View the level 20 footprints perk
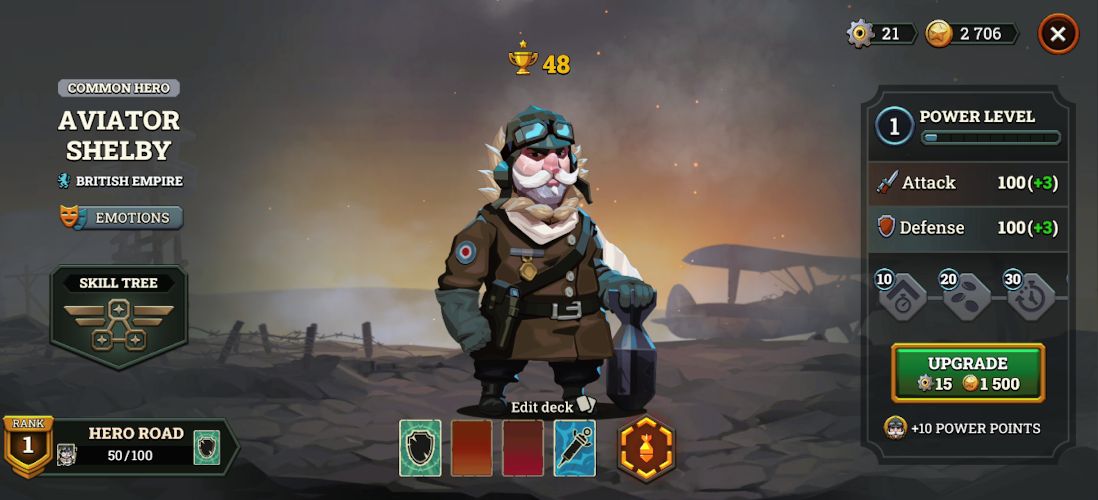1098x500 pixels. tap(966, 297)
